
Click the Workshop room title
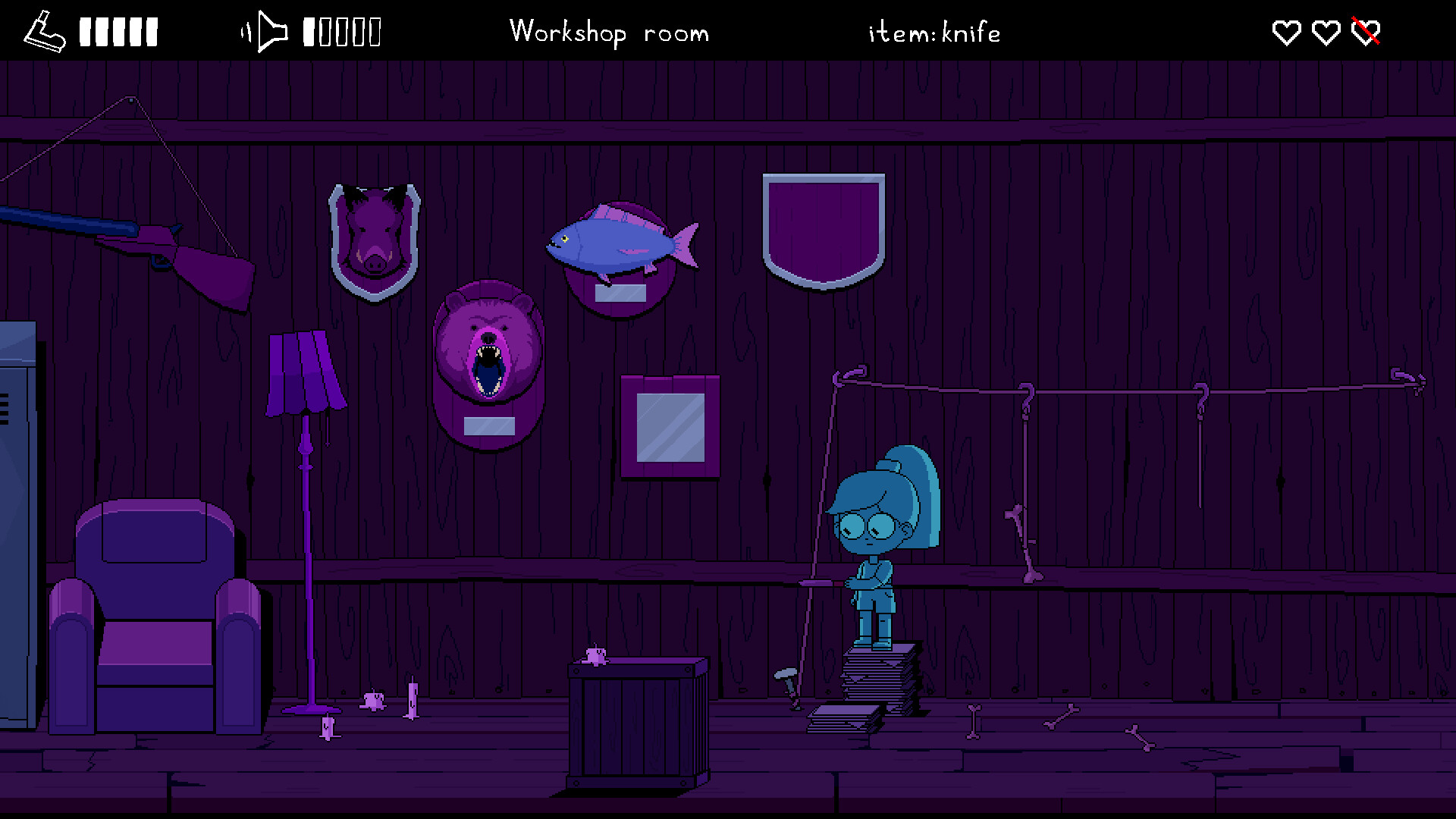pos(610,33)
